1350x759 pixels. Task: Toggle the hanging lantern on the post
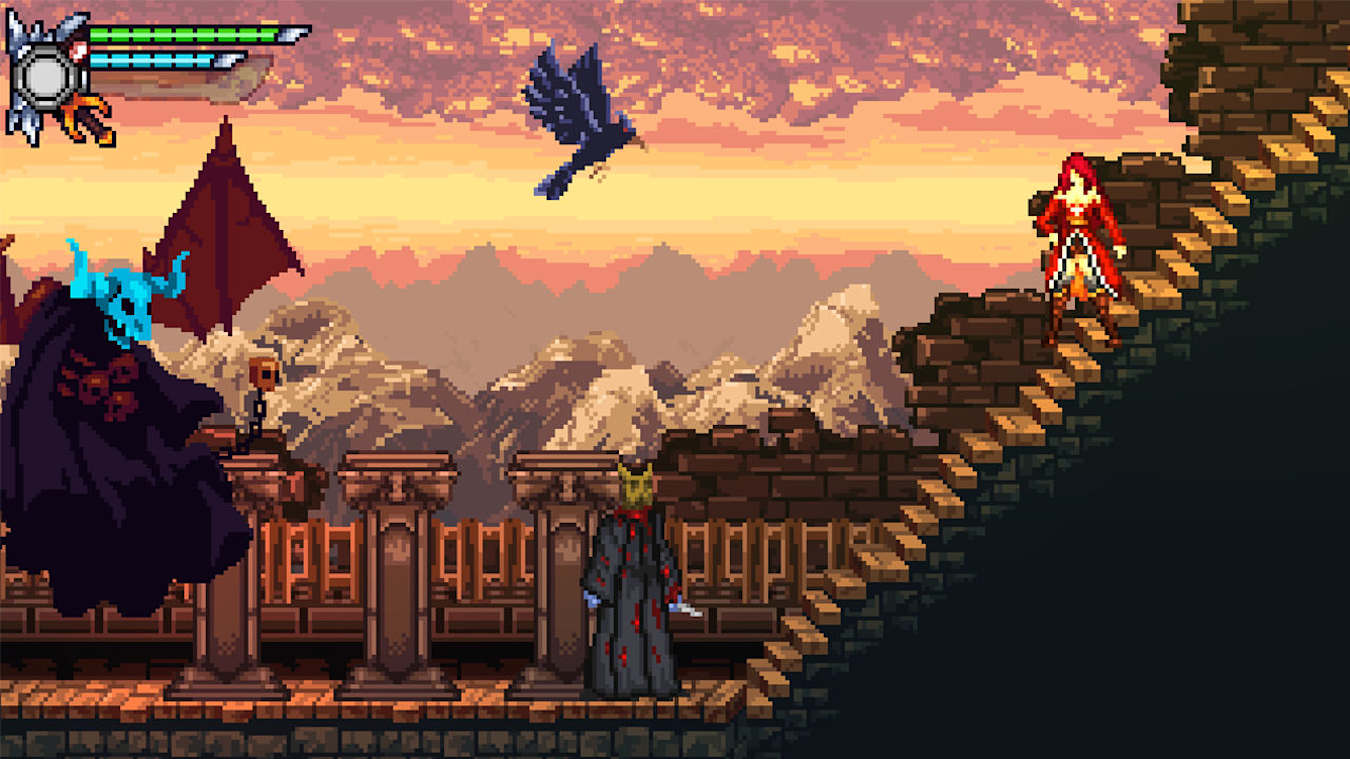[x=265, y=375]
